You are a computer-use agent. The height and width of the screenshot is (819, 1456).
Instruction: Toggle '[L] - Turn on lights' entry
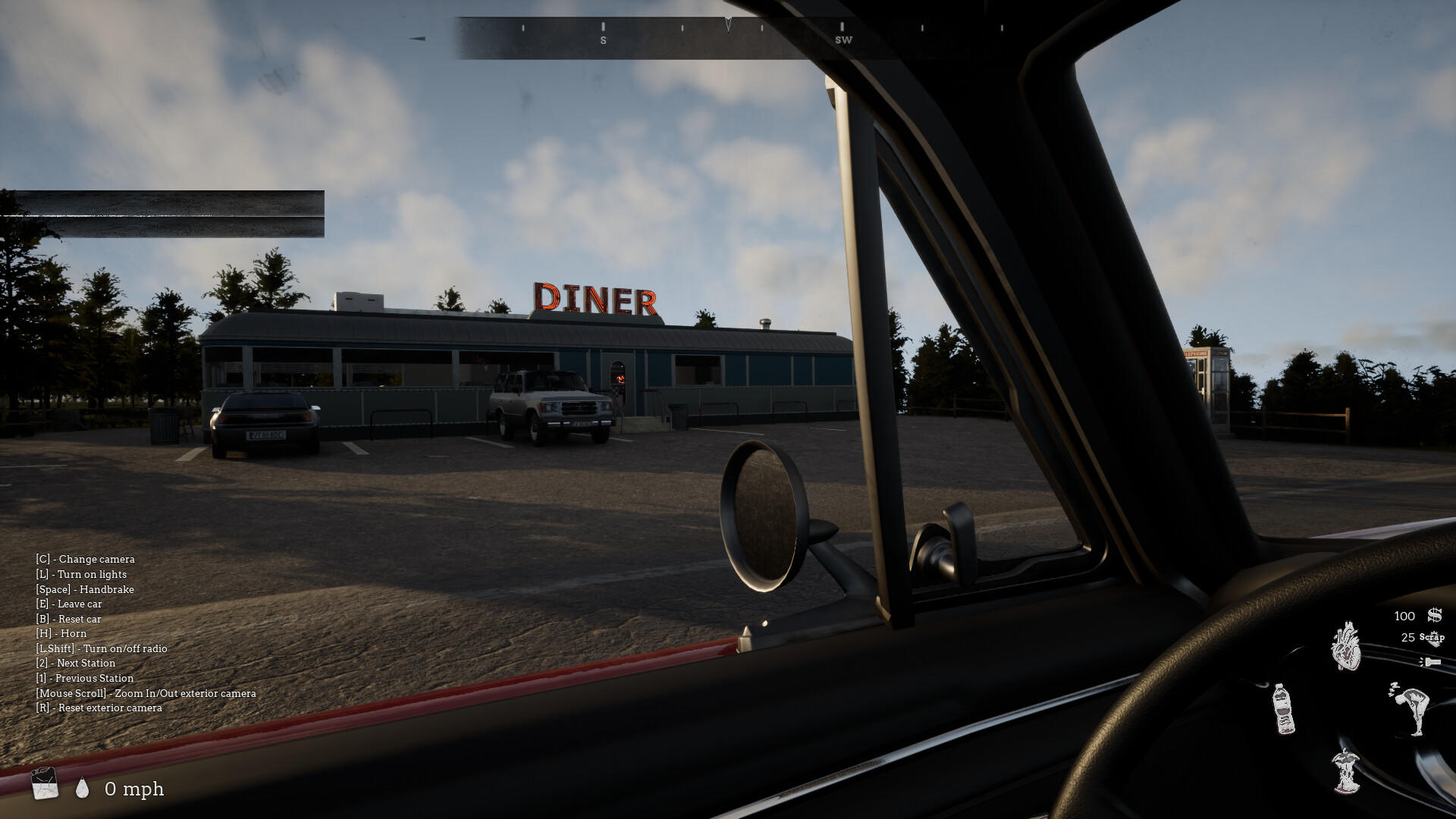tap(82, 574)
